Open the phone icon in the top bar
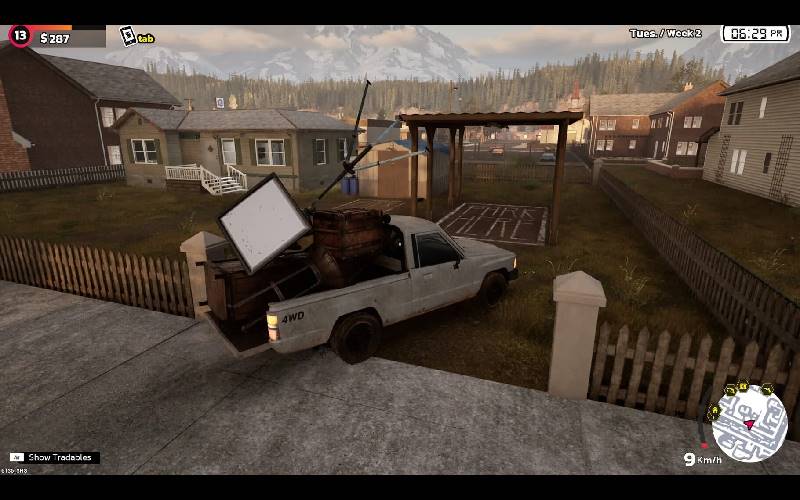800x500 pixels. (x=128, y=37)
